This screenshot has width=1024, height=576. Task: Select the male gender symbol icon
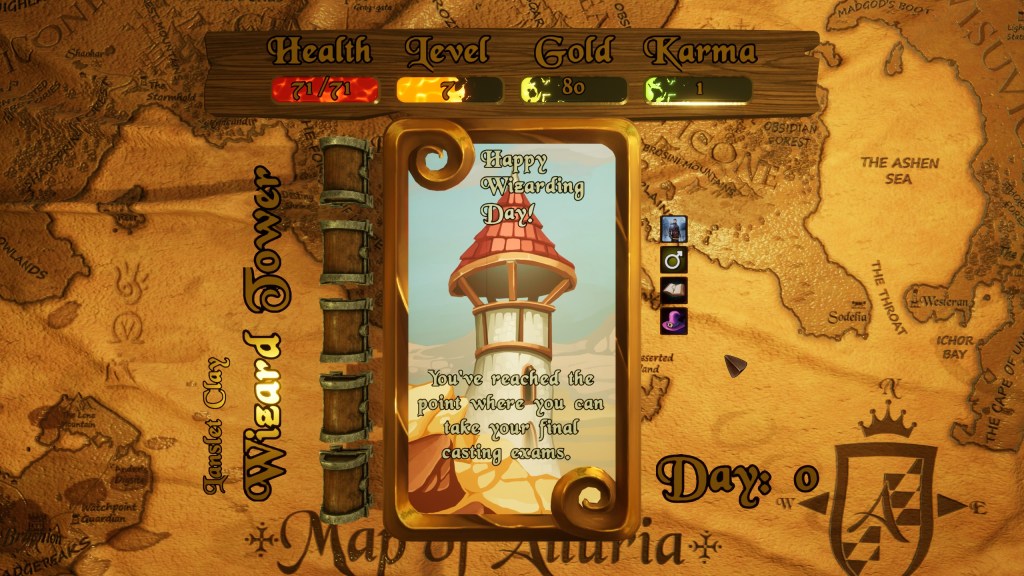point(674,260)
